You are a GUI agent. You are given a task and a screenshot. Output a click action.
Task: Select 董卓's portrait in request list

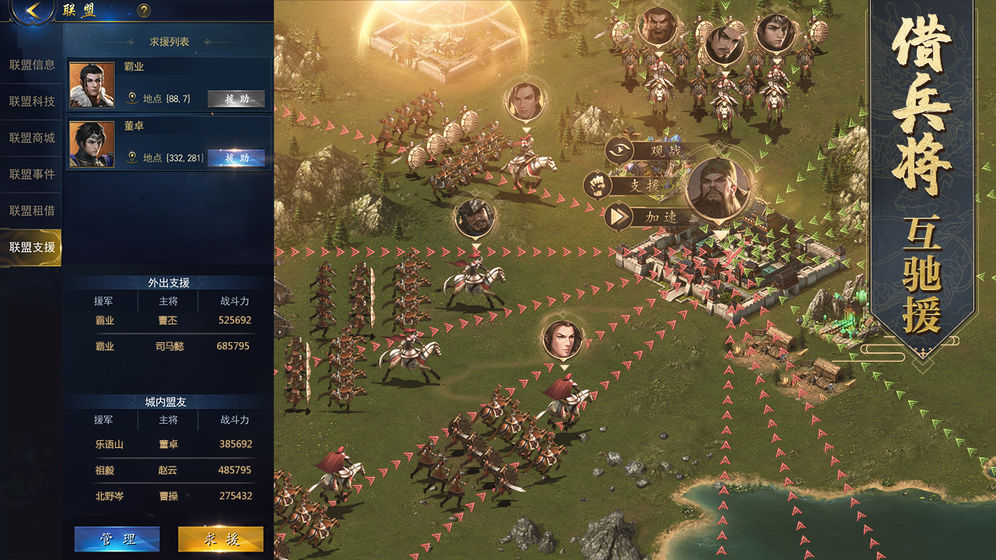[92, 144]
